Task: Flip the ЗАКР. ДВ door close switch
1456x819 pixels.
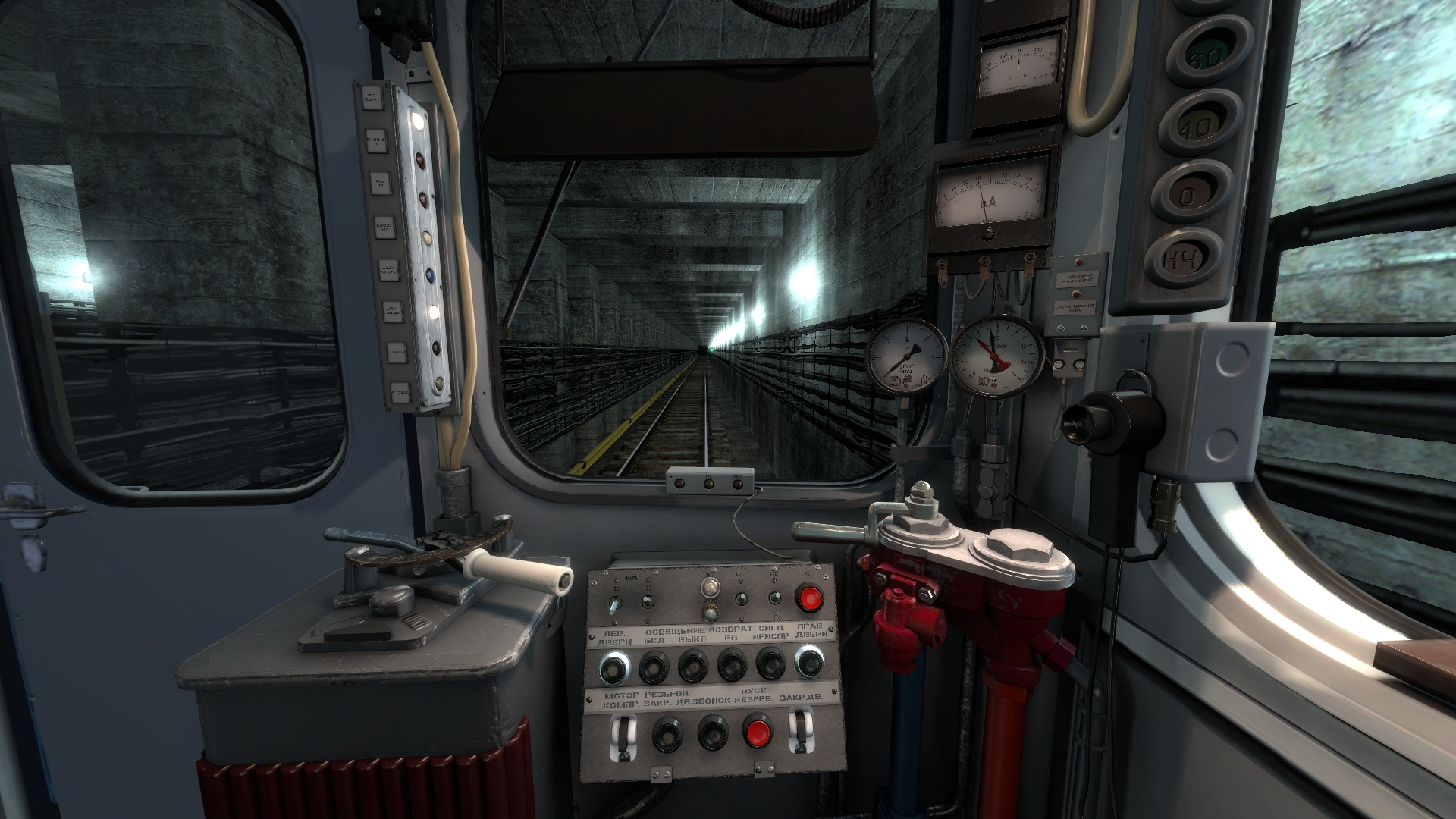Action: 799,732
